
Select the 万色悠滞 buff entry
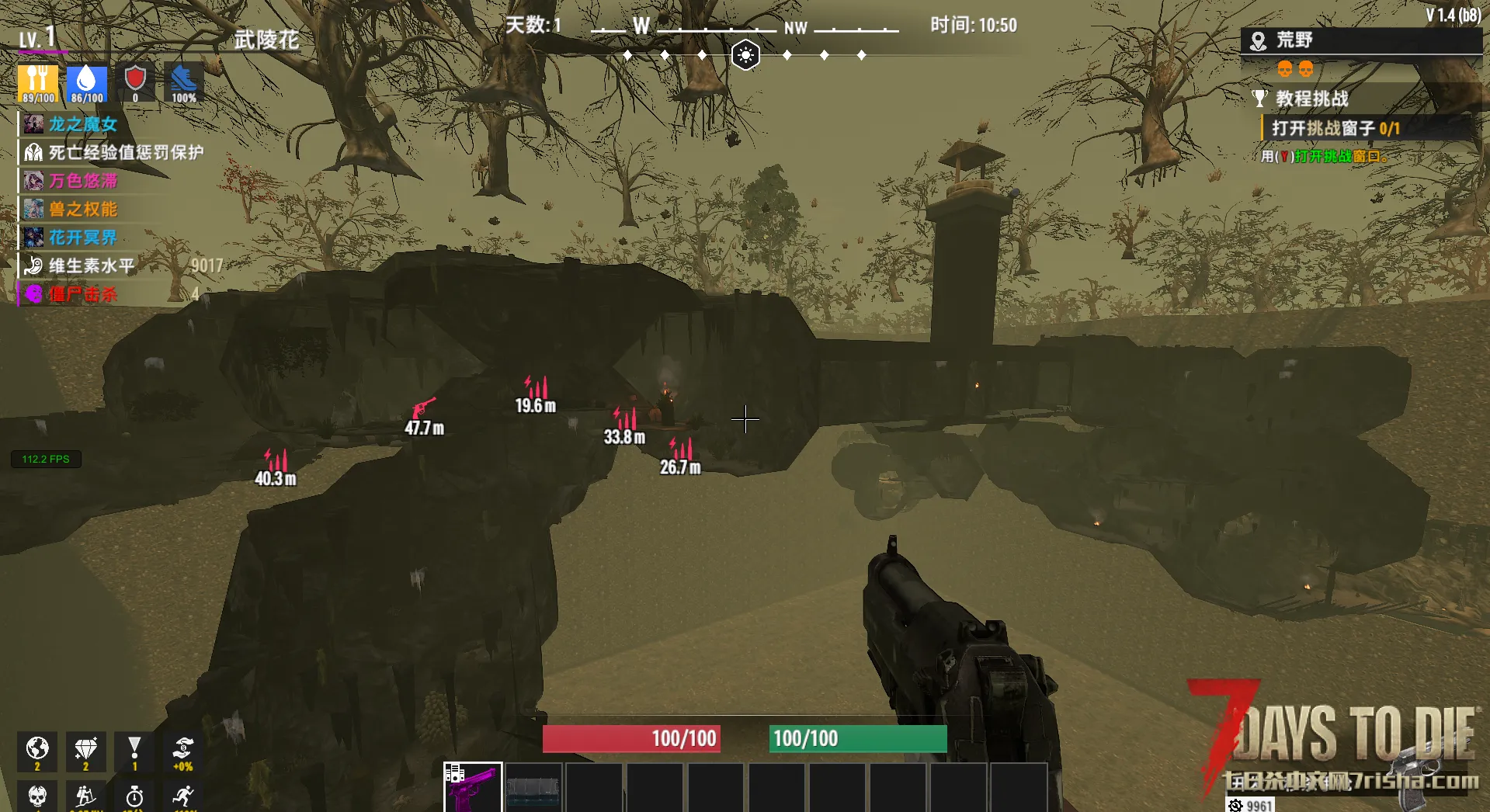82,181
